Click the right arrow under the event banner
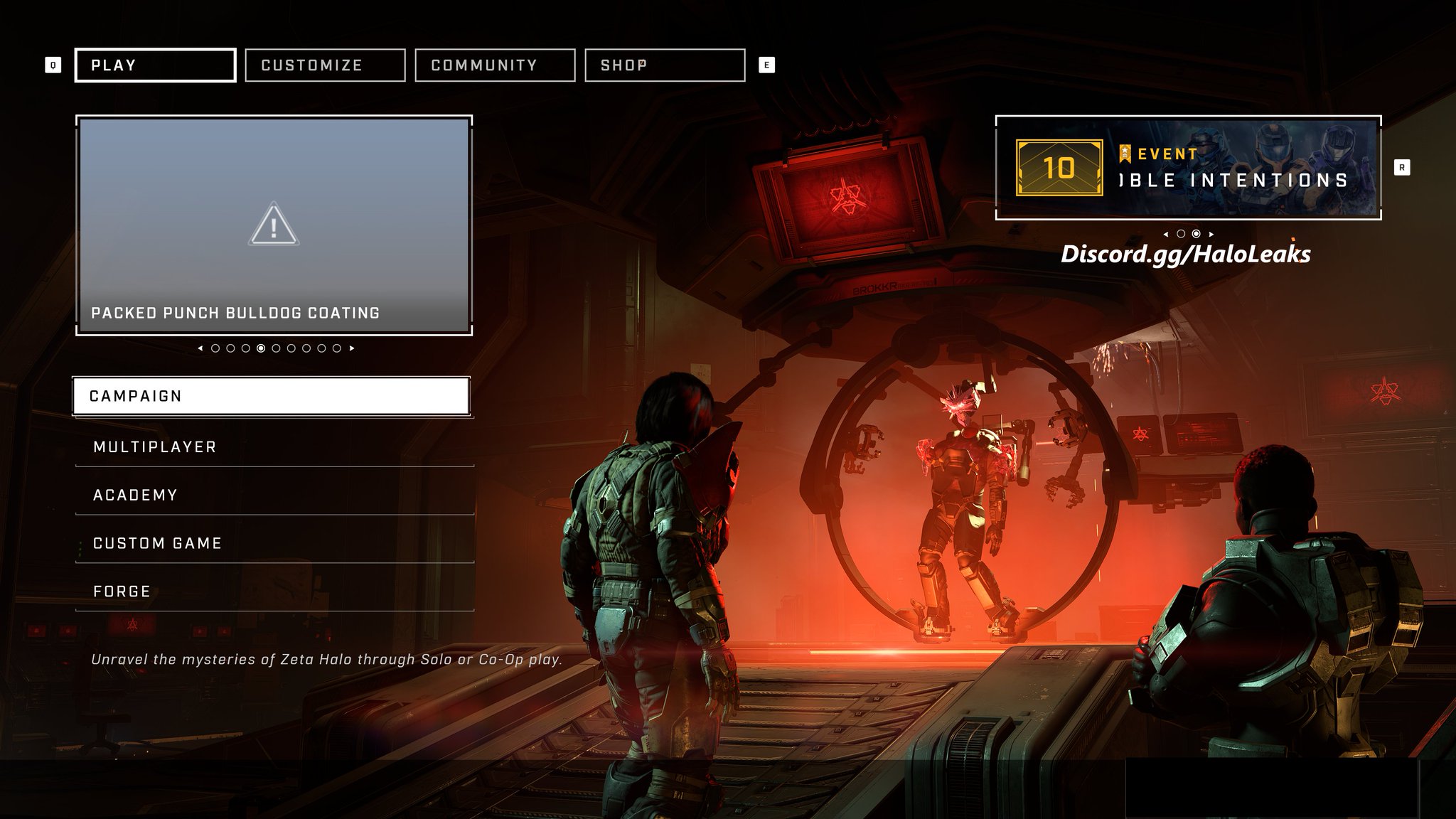The height and width of the screenshot is (819, 1456). point(1211,234)
